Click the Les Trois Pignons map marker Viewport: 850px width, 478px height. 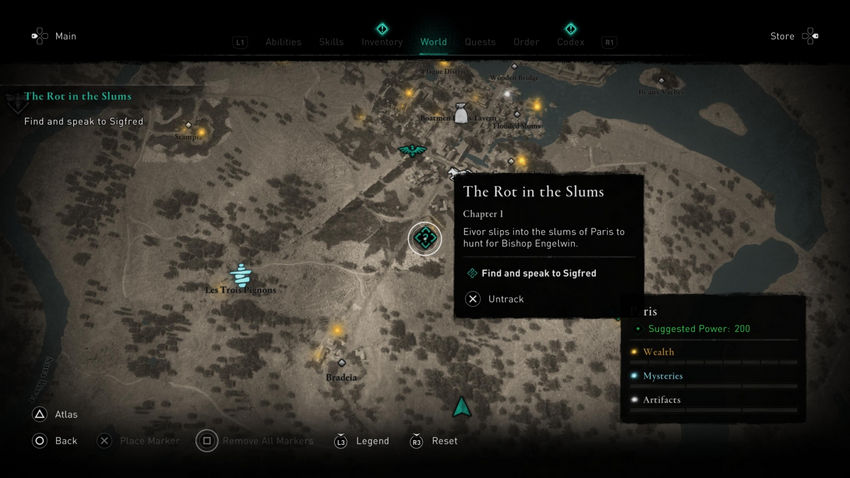pyautogui.click(x=240, y=274)
